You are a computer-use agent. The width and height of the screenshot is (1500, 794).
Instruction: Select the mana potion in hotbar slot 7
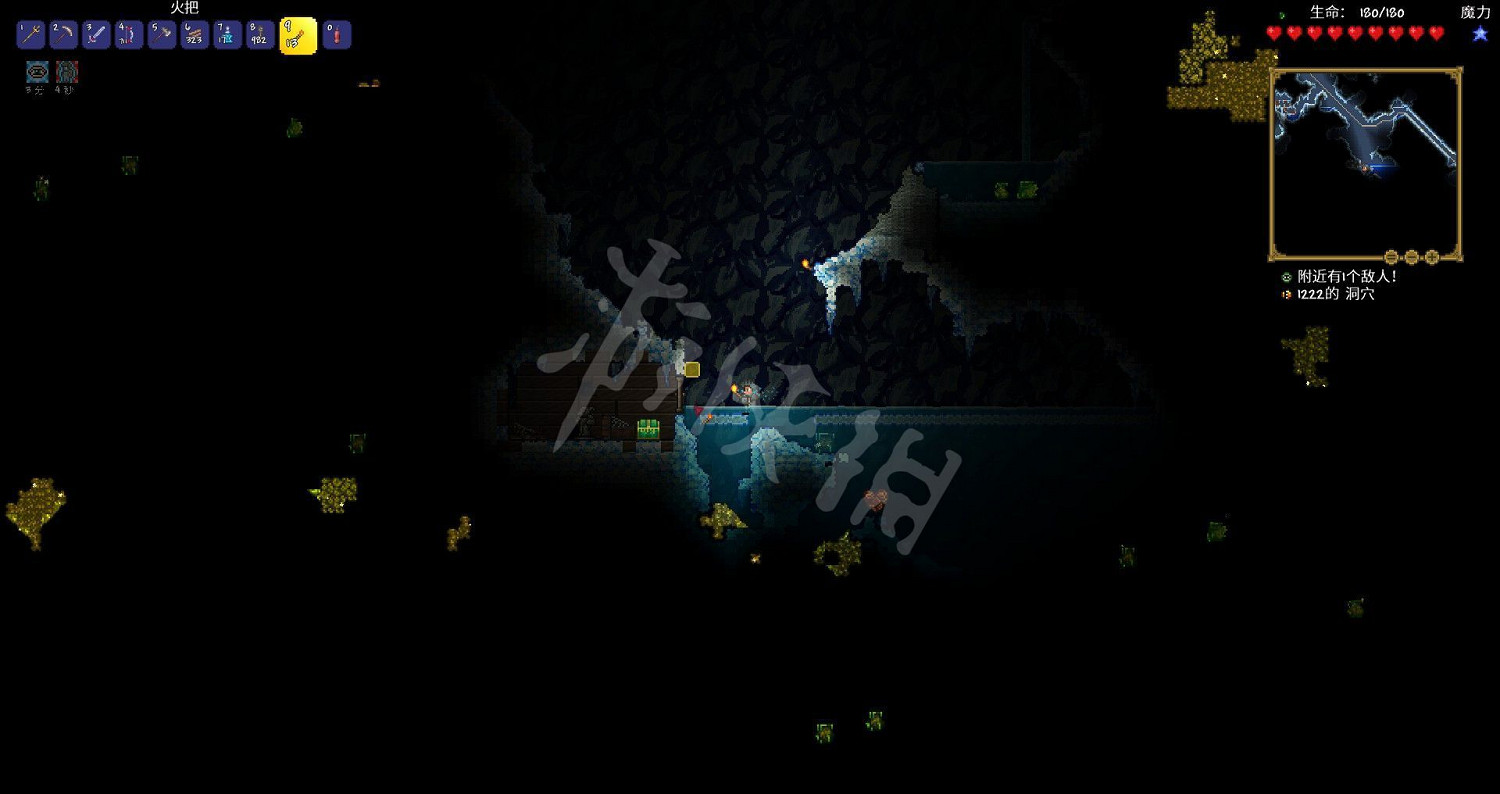pyautogui.click(x=227, y=34)
